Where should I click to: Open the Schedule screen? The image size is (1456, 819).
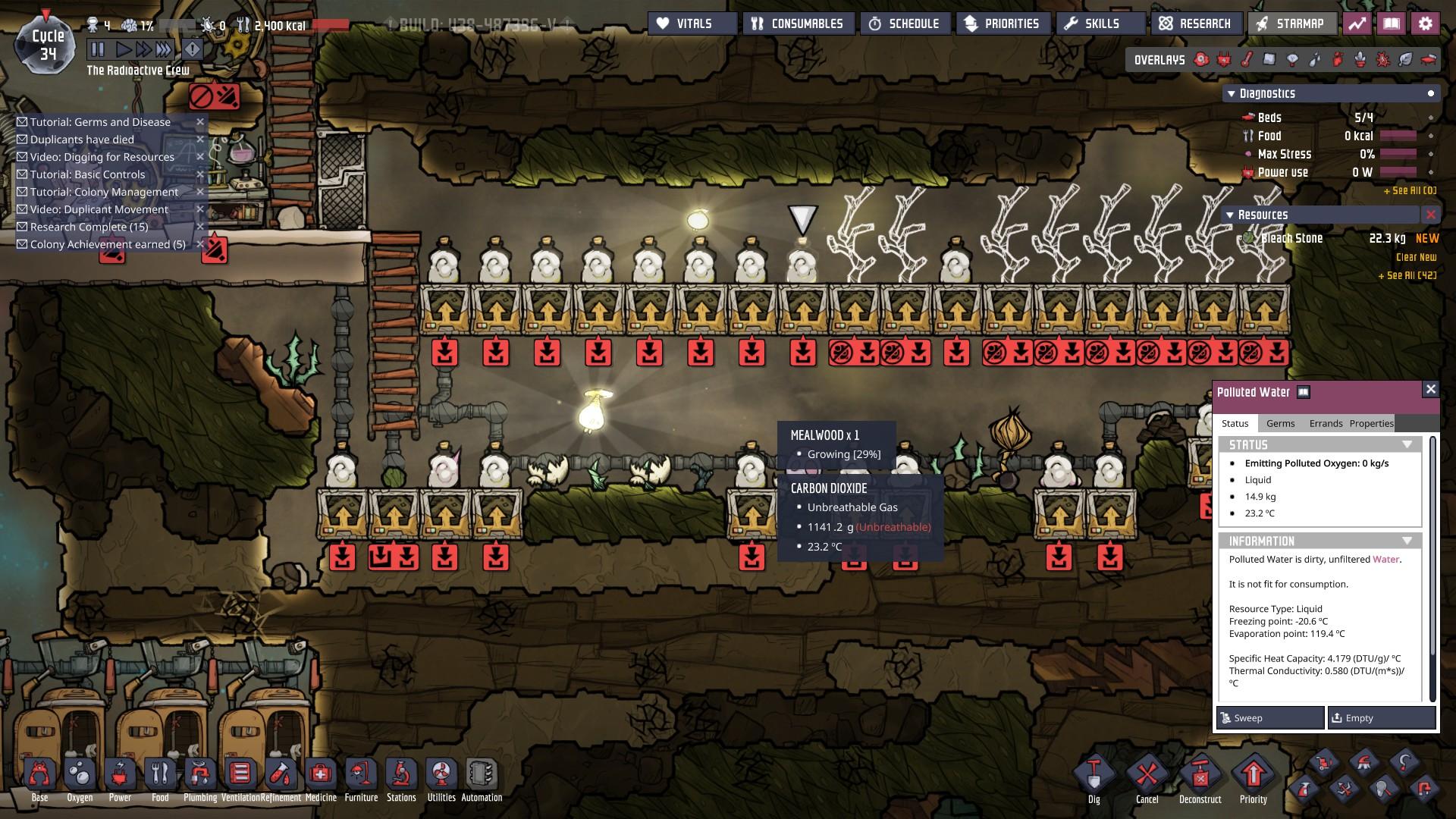pyautogui.click(x=905, y=24)
